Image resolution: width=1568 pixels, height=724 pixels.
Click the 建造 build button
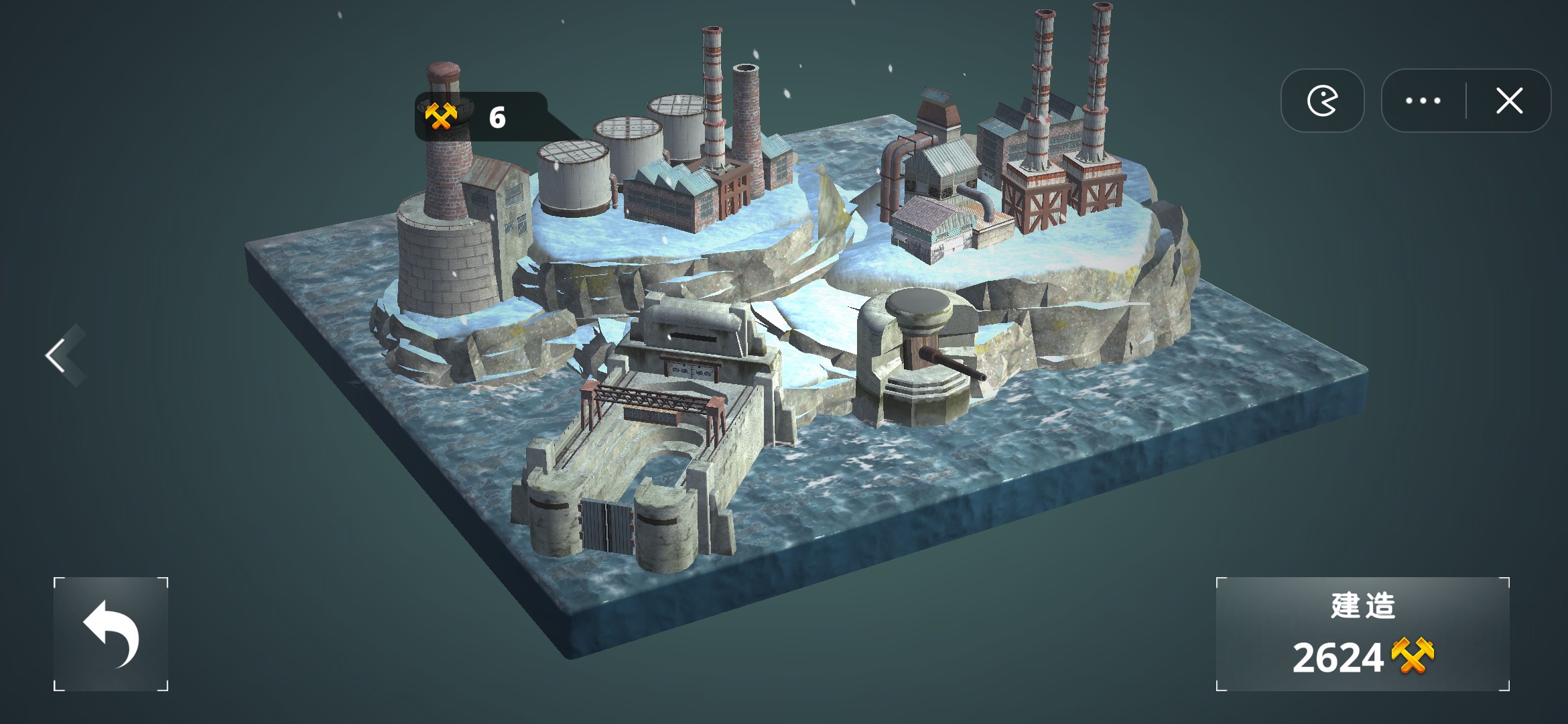(1362, 634)
